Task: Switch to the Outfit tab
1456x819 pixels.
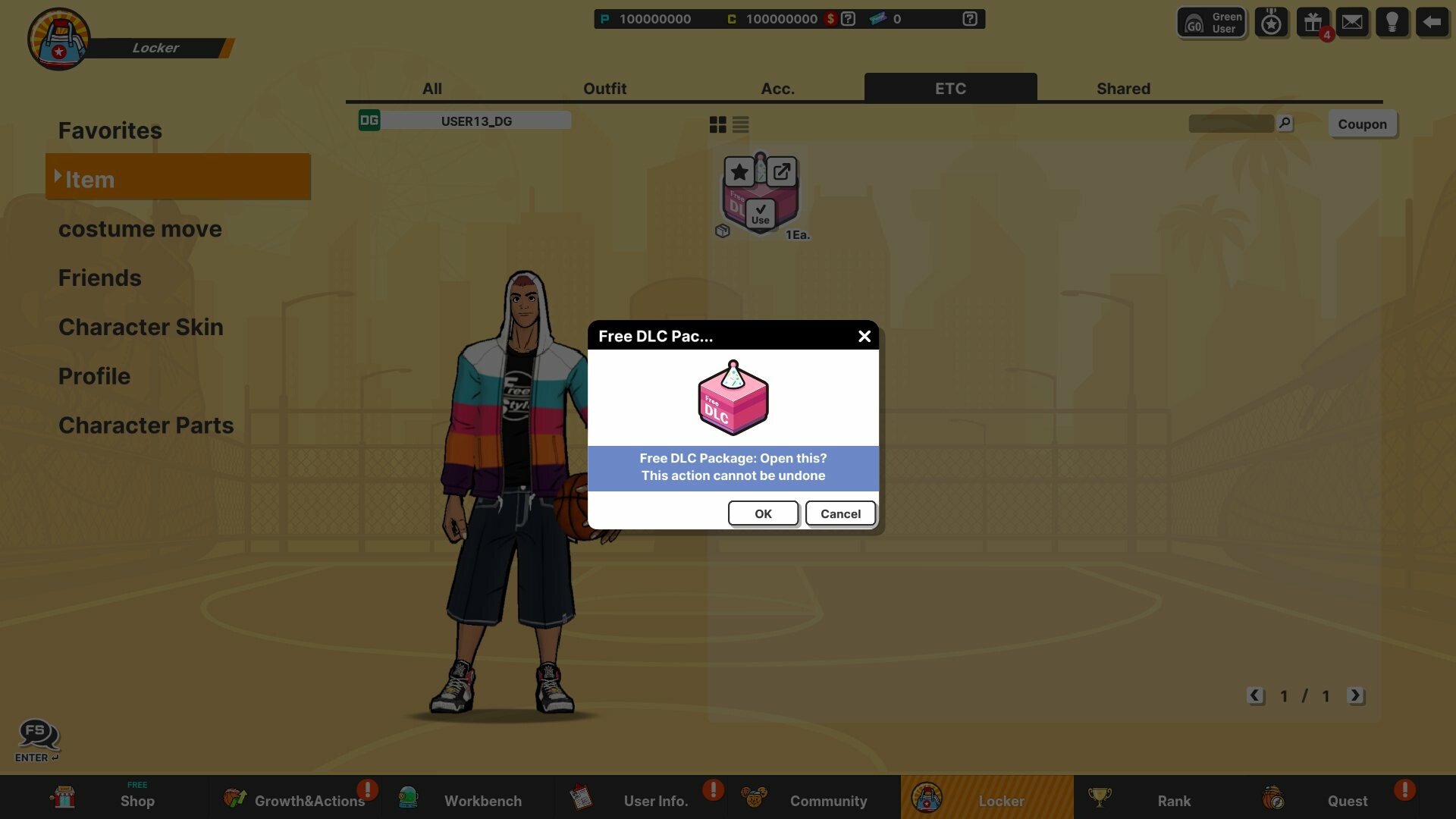Action: tap(604, 88)
